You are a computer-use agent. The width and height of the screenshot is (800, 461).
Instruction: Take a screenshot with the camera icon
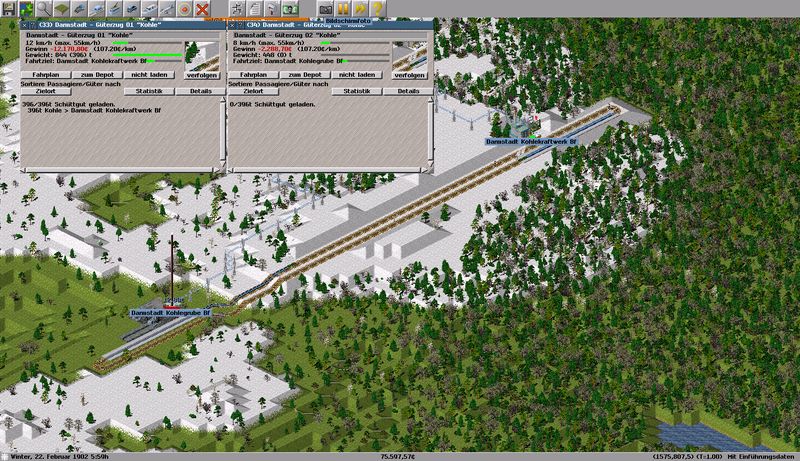[325, 9]
